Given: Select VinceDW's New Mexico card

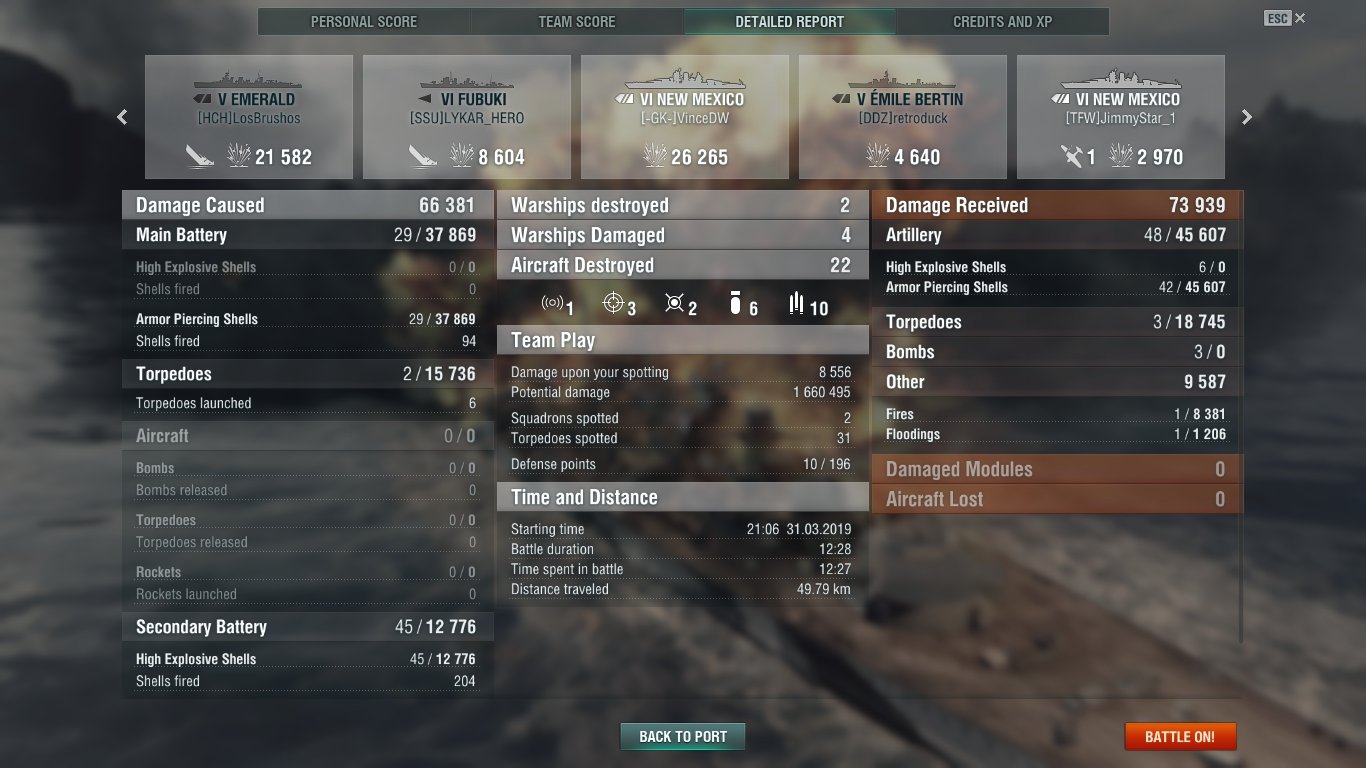Looking at the screenshot, I should 685,117.
